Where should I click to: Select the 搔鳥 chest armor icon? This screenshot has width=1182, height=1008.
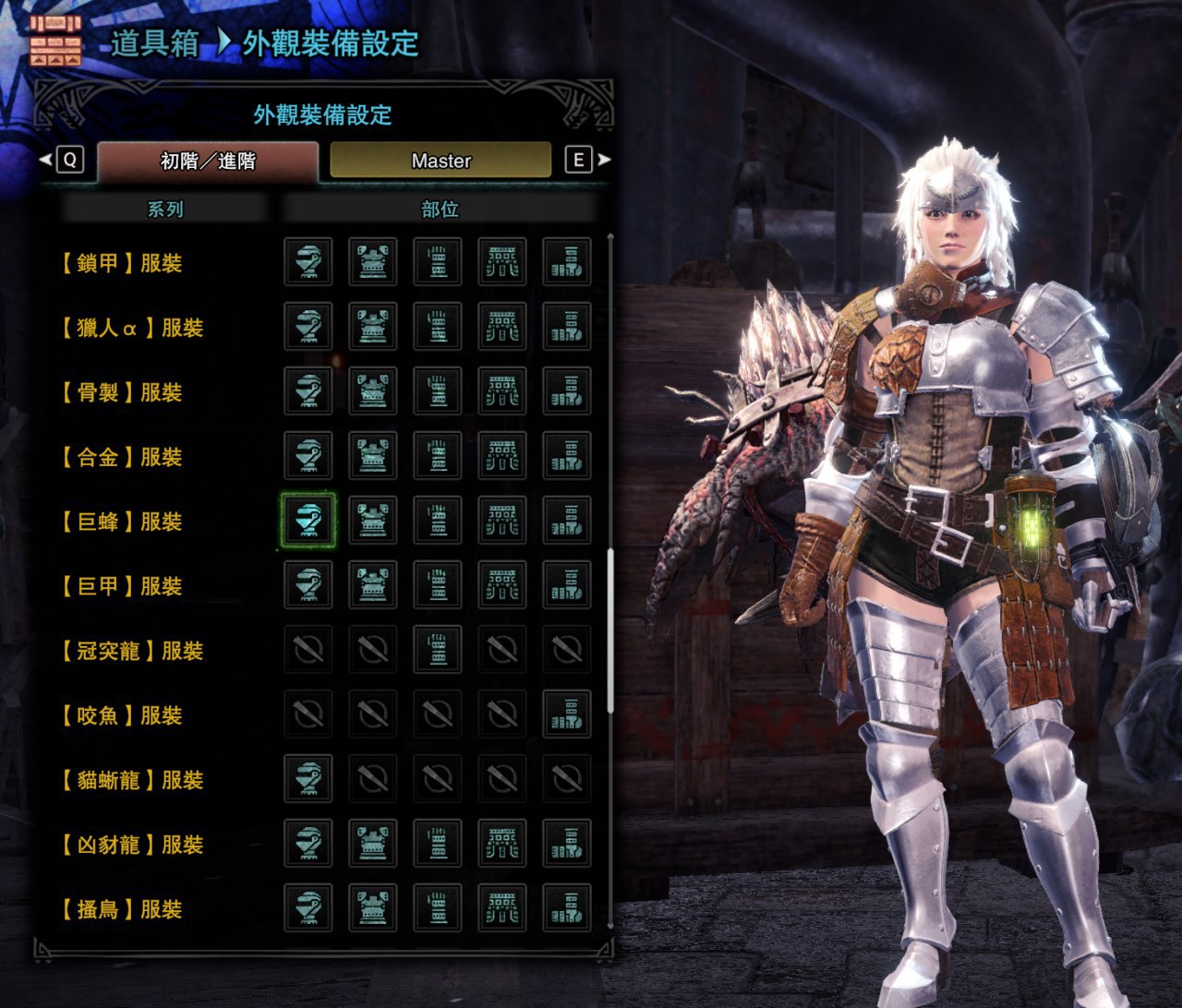(x=372, y=908)
